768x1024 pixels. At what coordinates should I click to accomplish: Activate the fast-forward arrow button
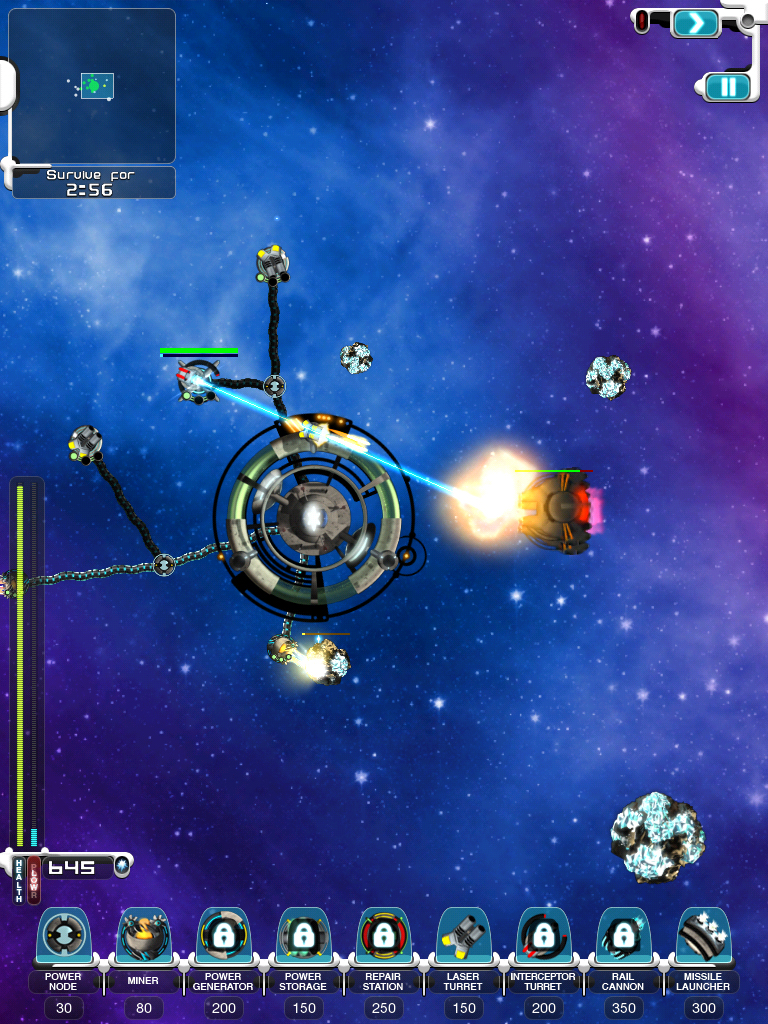[695, 23]
